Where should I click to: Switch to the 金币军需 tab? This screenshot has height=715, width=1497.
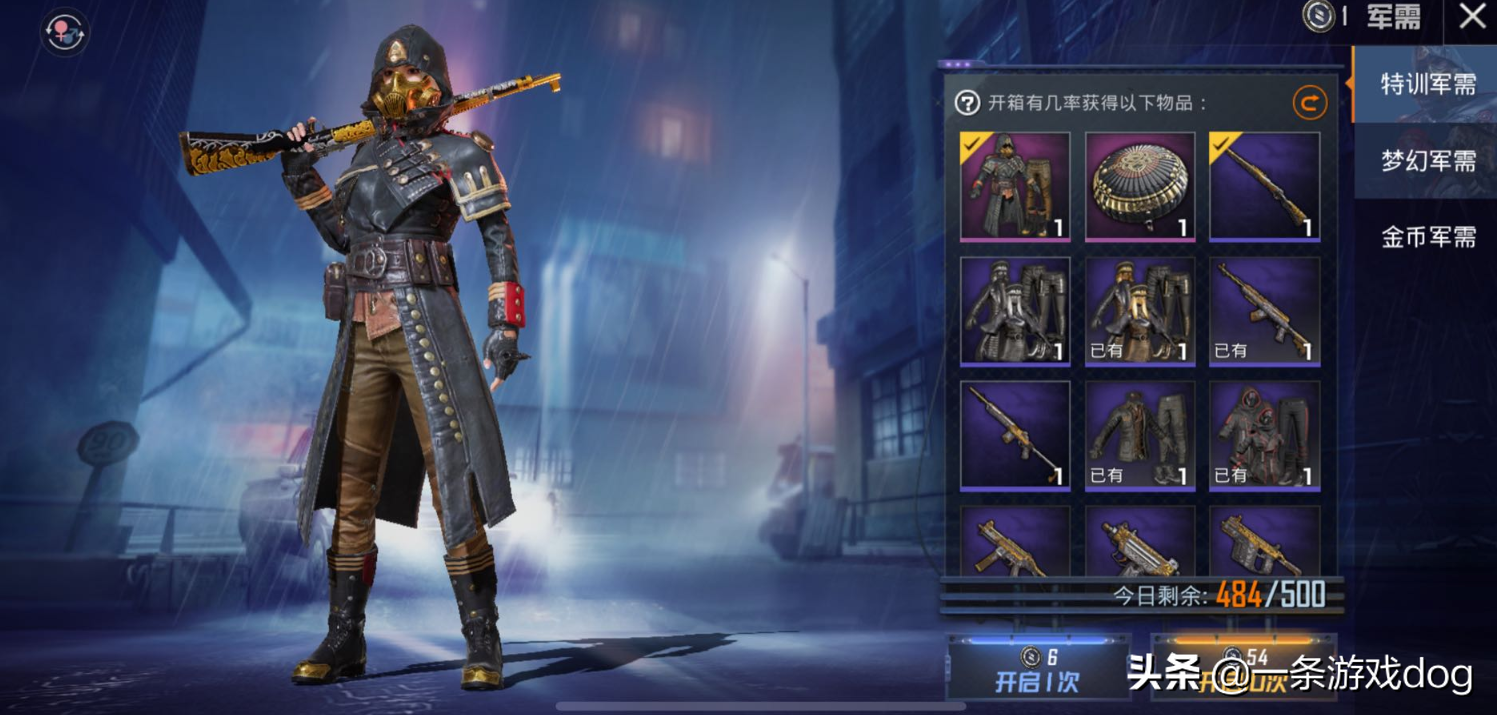pyautogui.click(x=1427, y=237)
